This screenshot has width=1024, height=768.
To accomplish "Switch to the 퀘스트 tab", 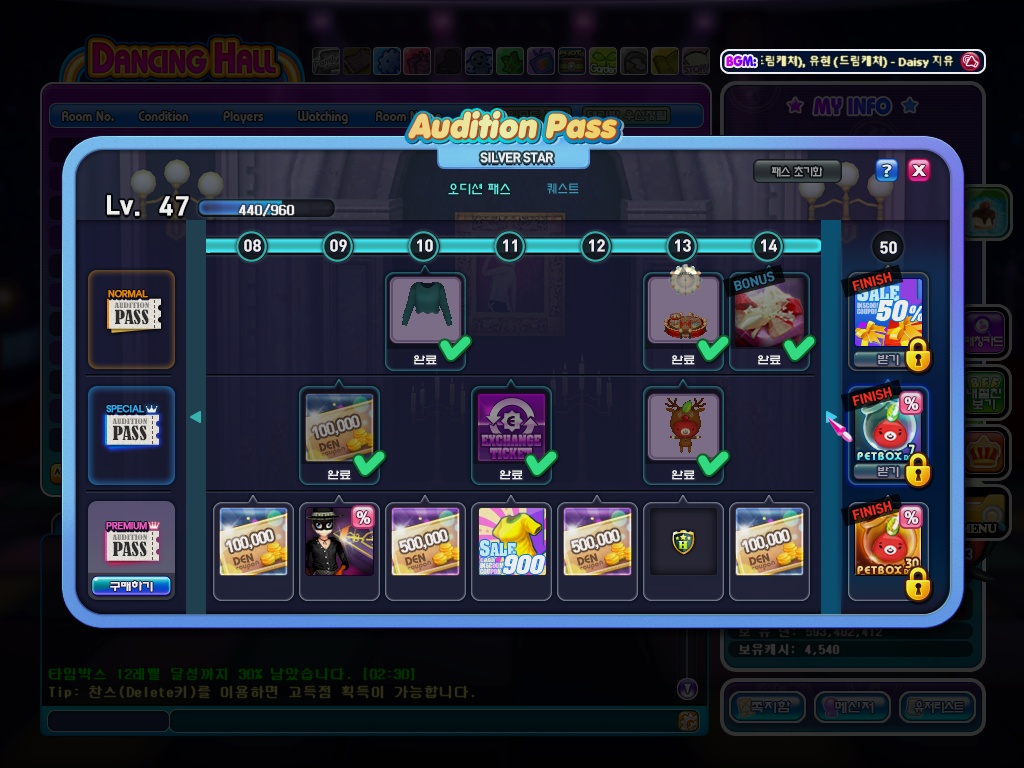I will pos(562,188).
